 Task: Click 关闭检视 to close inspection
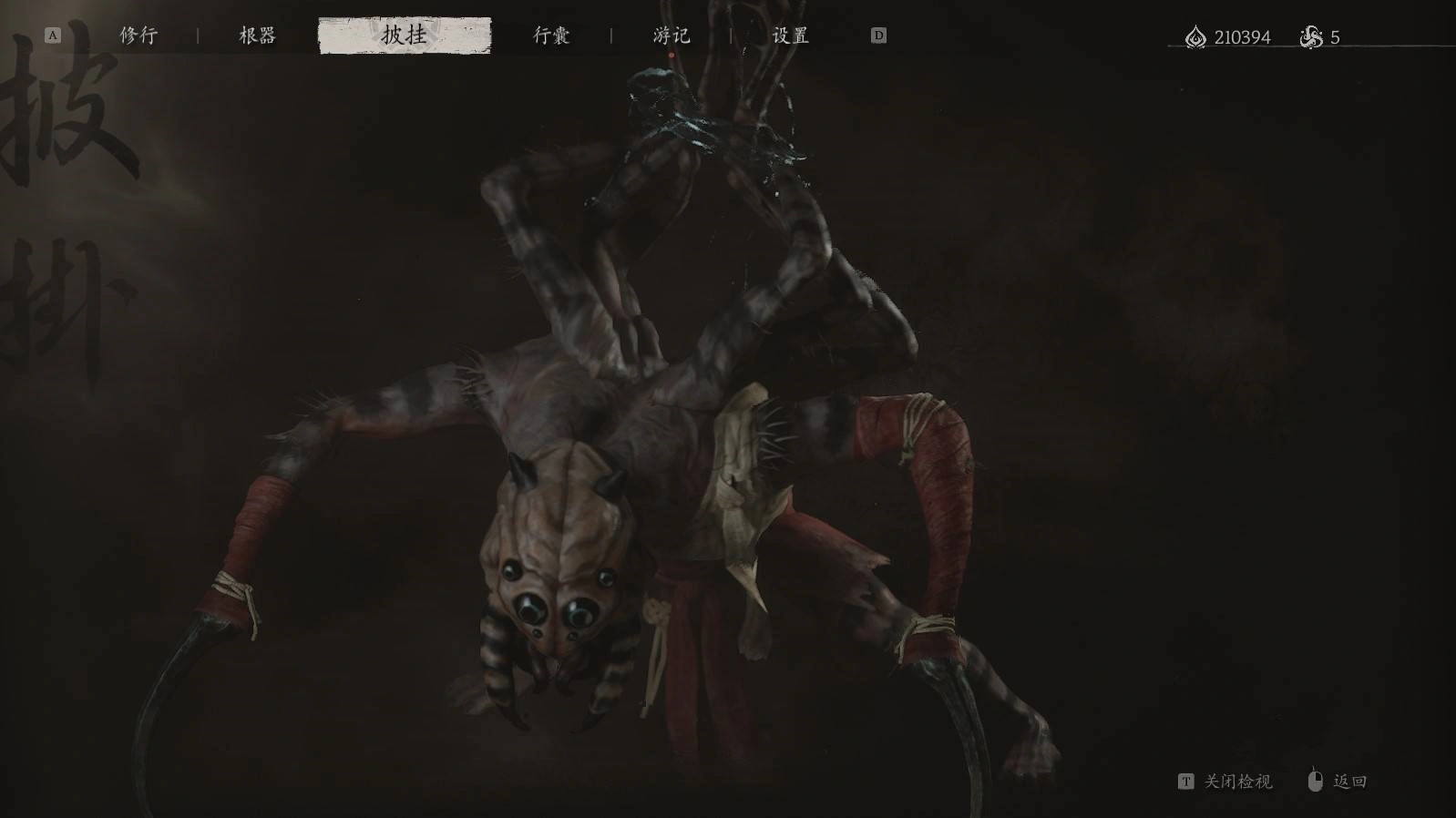(x=1236, y=782)
